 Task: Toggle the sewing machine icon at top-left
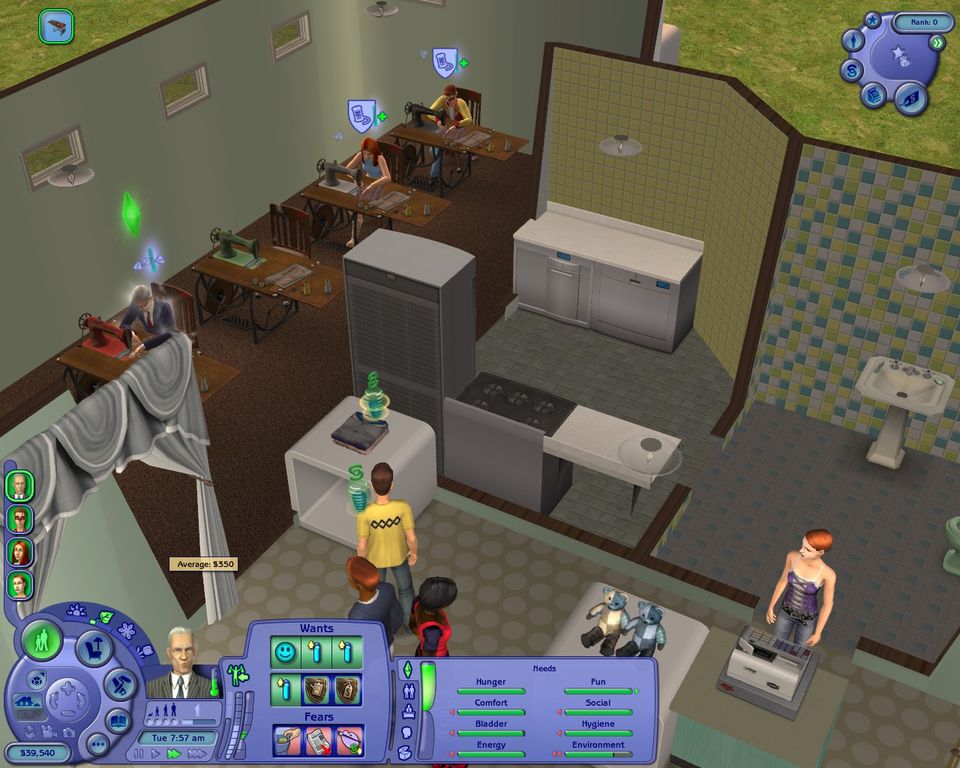[x=56, y=26]
